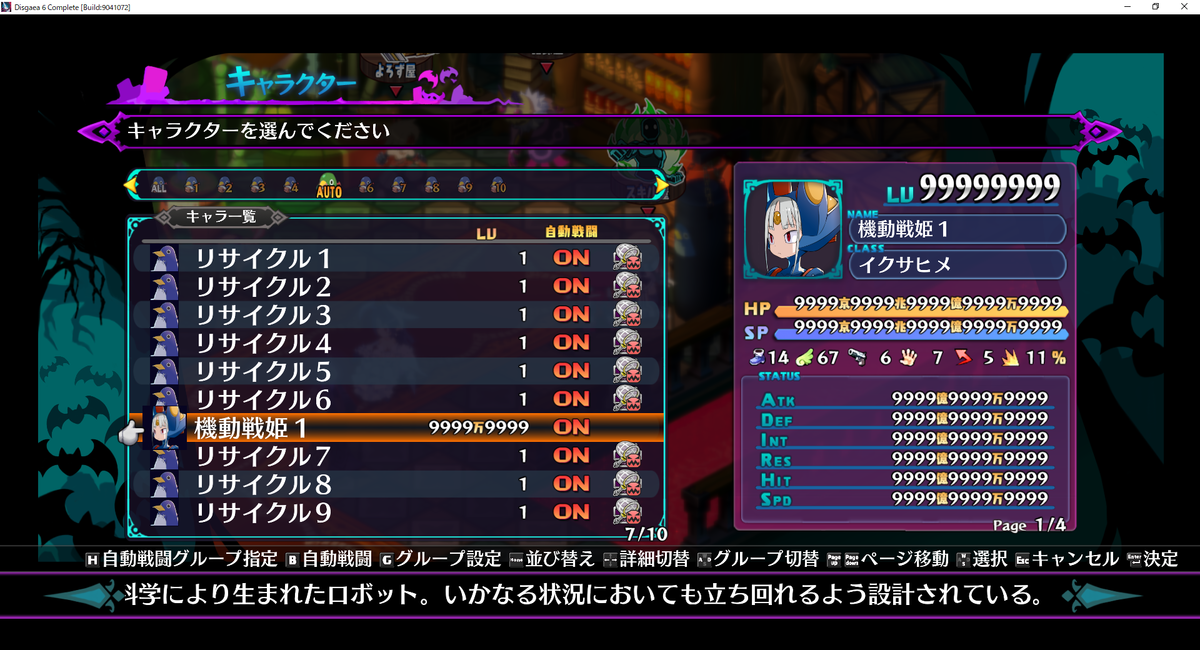Select the AUTO group tab
Viewport: 1200px width, 650px height.
pyautogui.click(x=329, y=186)
